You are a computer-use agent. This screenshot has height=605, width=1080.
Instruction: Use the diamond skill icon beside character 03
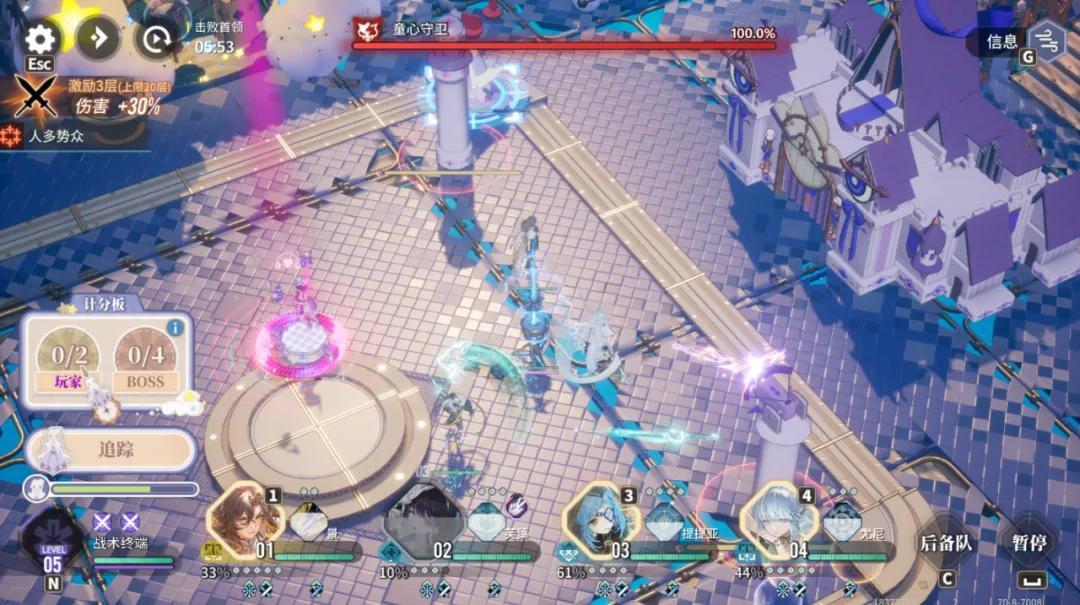click(664, 521)
